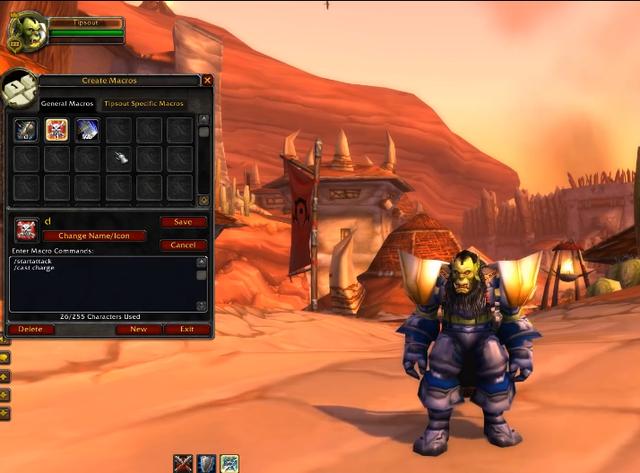Create a New macro
640x473 pixels.
(x=138, y=329)
